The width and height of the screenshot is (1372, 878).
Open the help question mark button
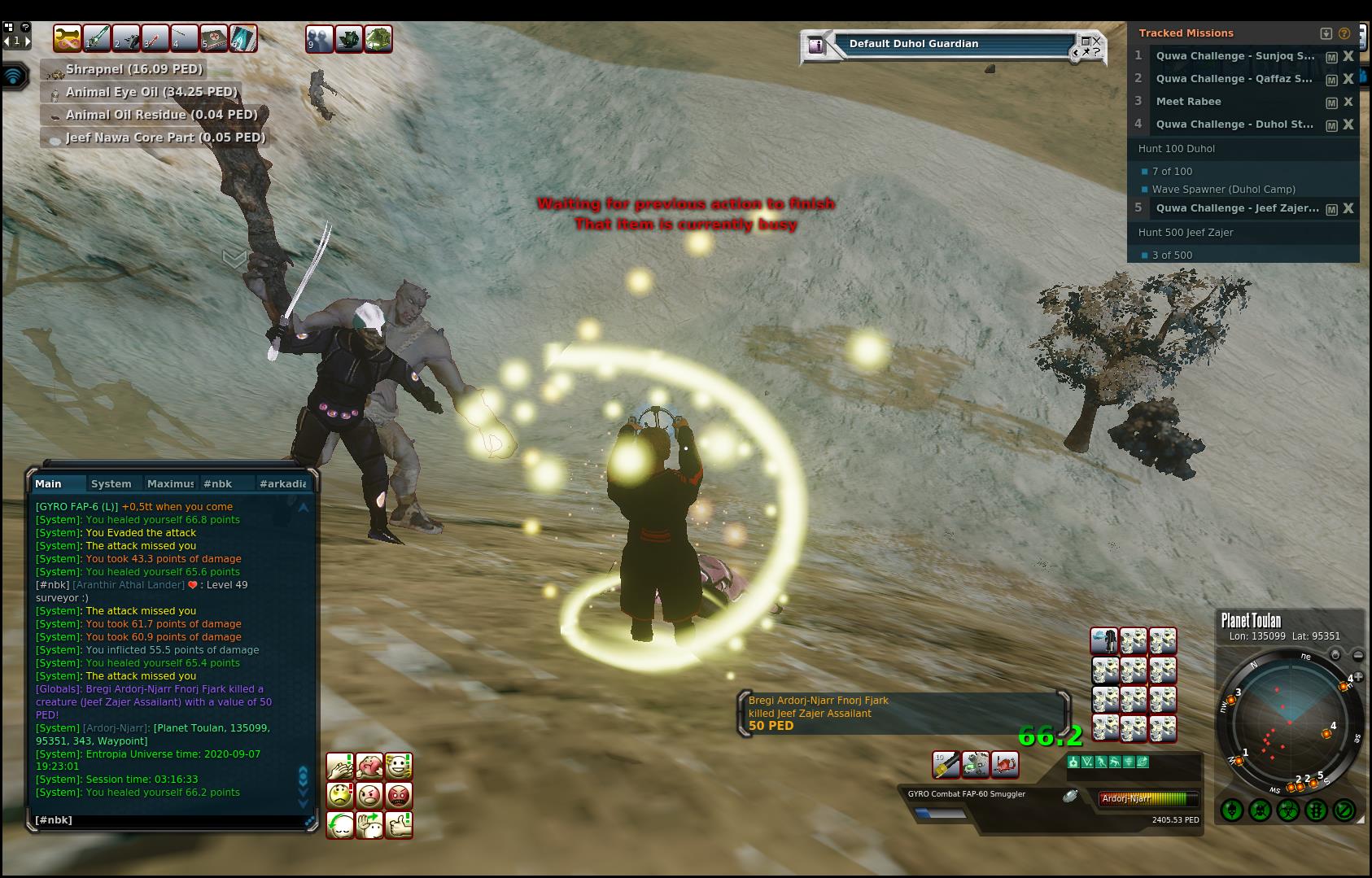[26, 27]
